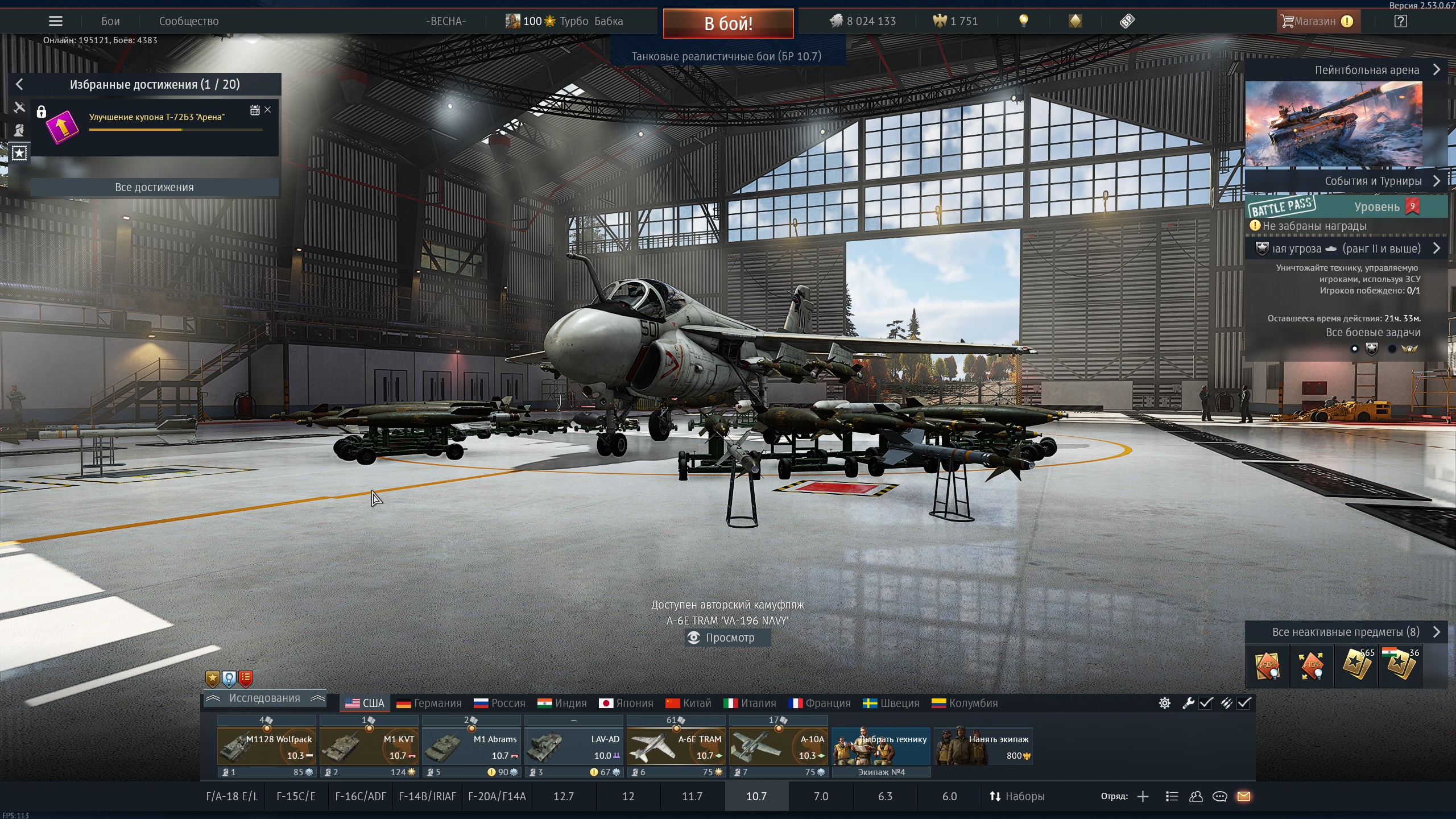Open the hamburger main menu
Screen dimensions: 1456x819
pos(55,22)
